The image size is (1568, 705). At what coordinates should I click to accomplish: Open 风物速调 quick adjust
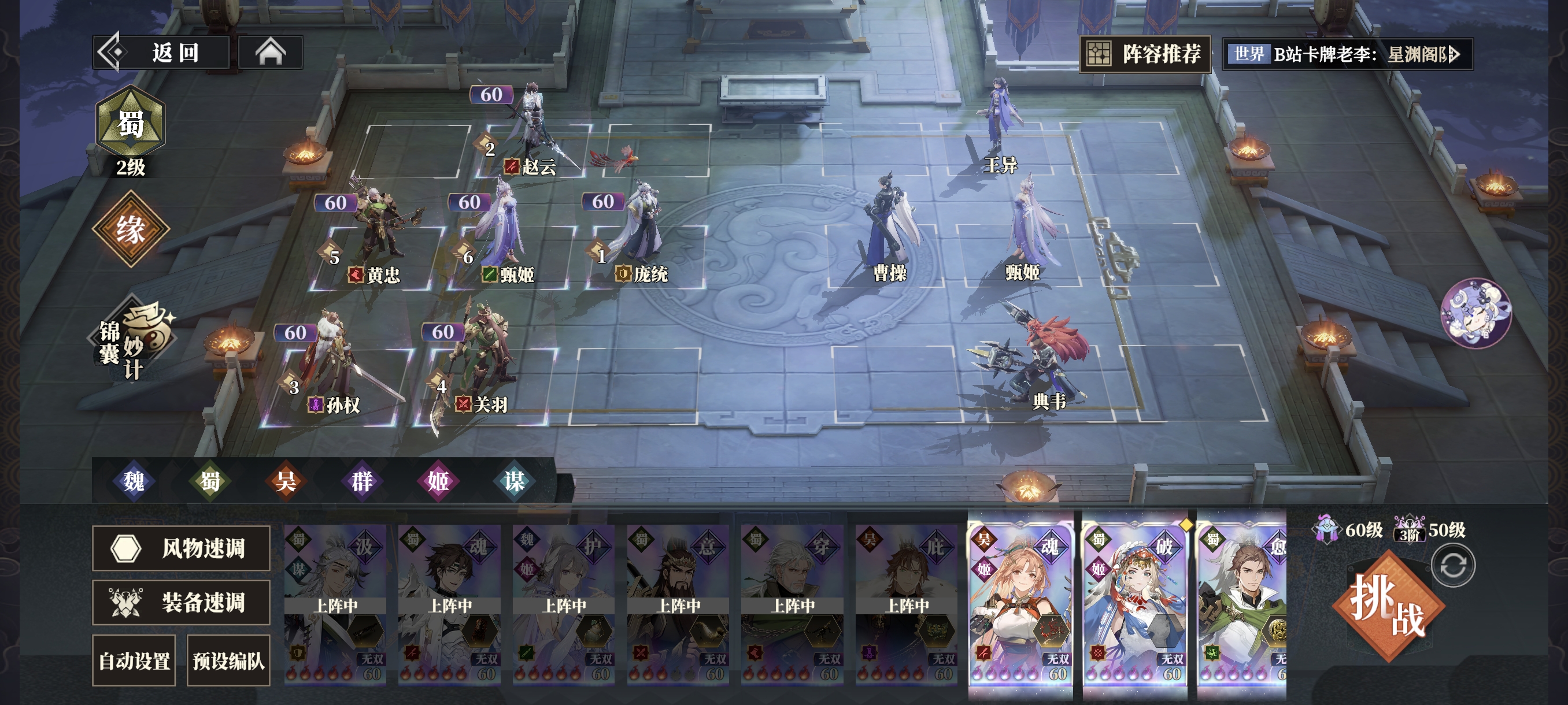point(181,548)
